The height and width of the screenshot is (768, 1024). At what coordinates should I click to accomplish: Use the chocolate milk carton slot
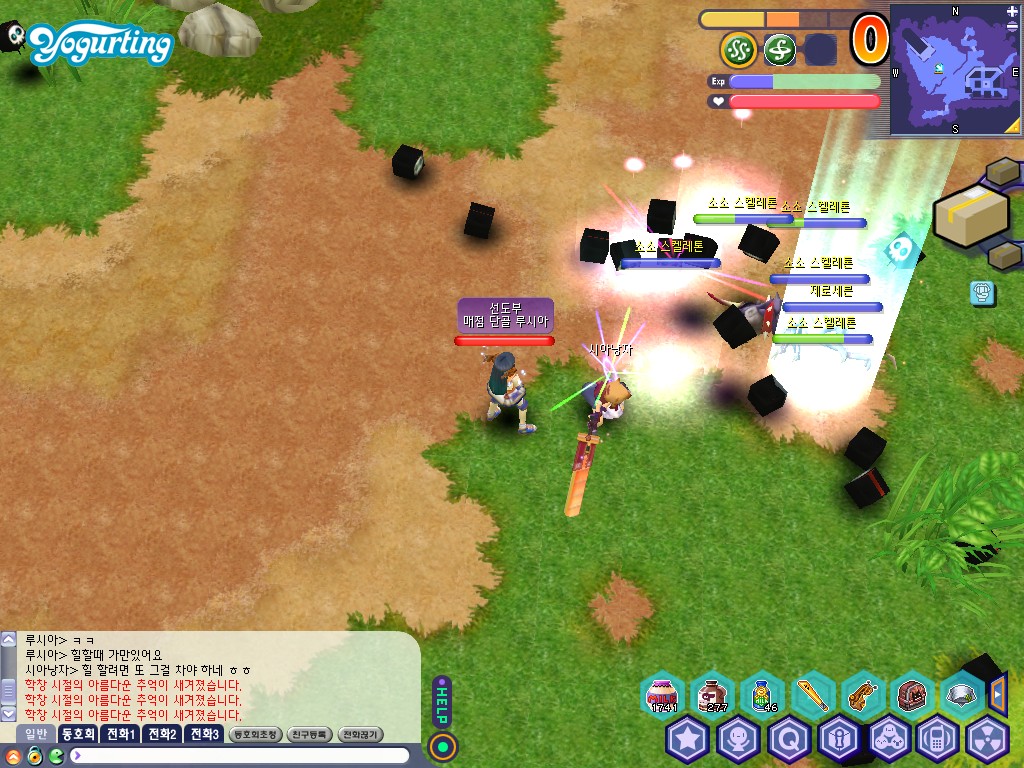(712, 695)
